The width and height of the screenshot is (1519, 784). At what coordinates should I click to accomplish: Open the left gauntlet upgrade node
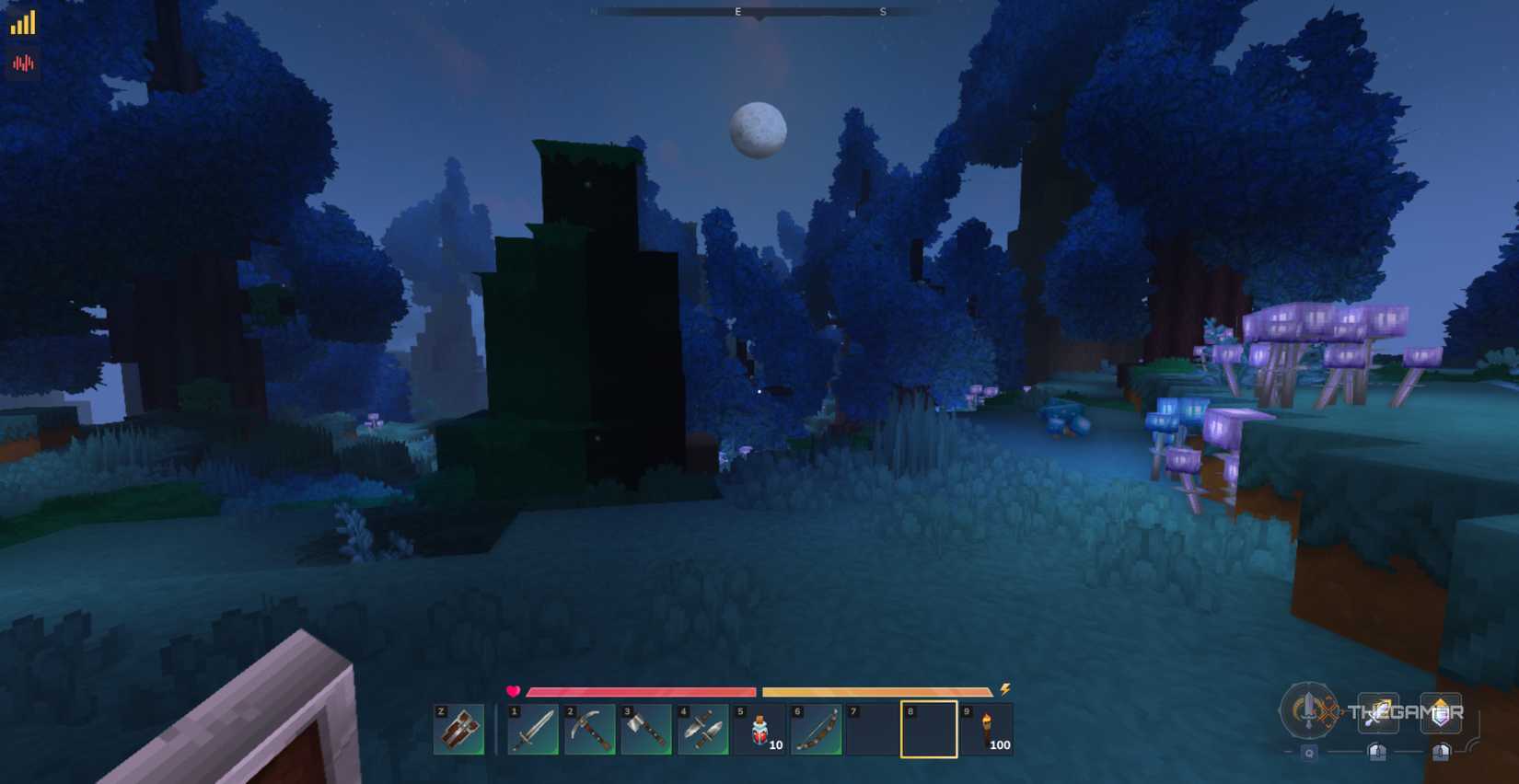[1376, 752]
